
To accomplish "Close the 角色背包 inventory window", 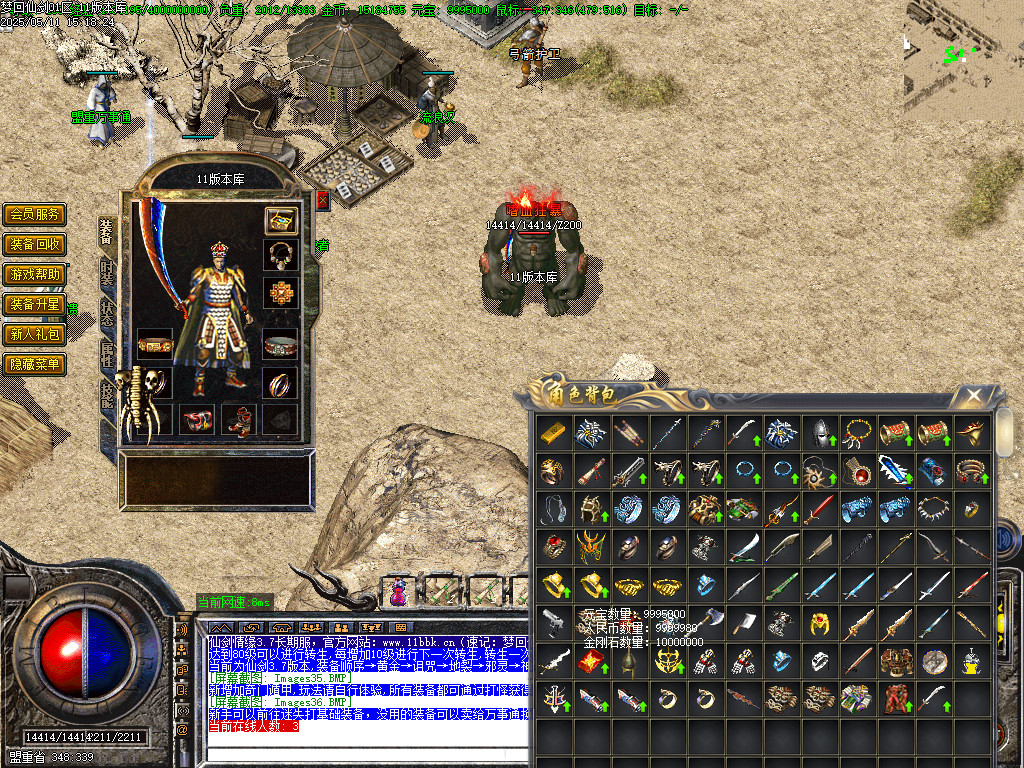I will pyautogui.click(x=972, y=396).
